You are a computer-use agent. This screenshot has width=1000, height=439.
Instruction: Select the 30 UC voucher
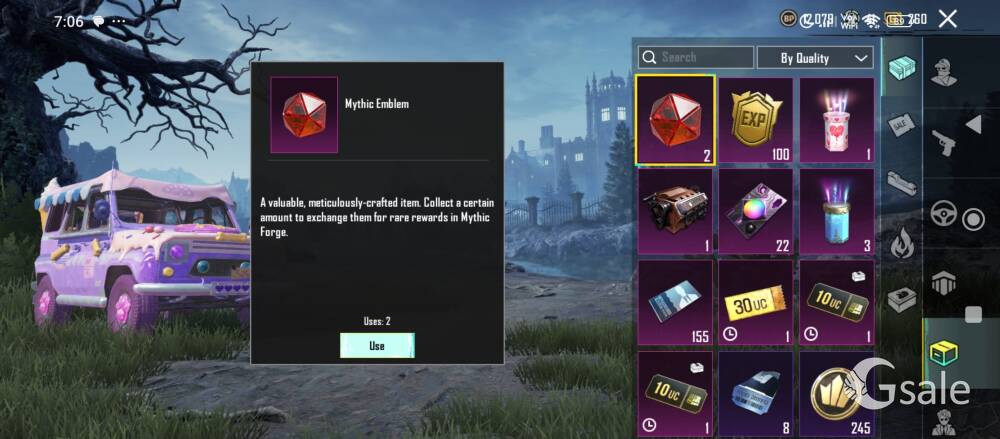756,301
